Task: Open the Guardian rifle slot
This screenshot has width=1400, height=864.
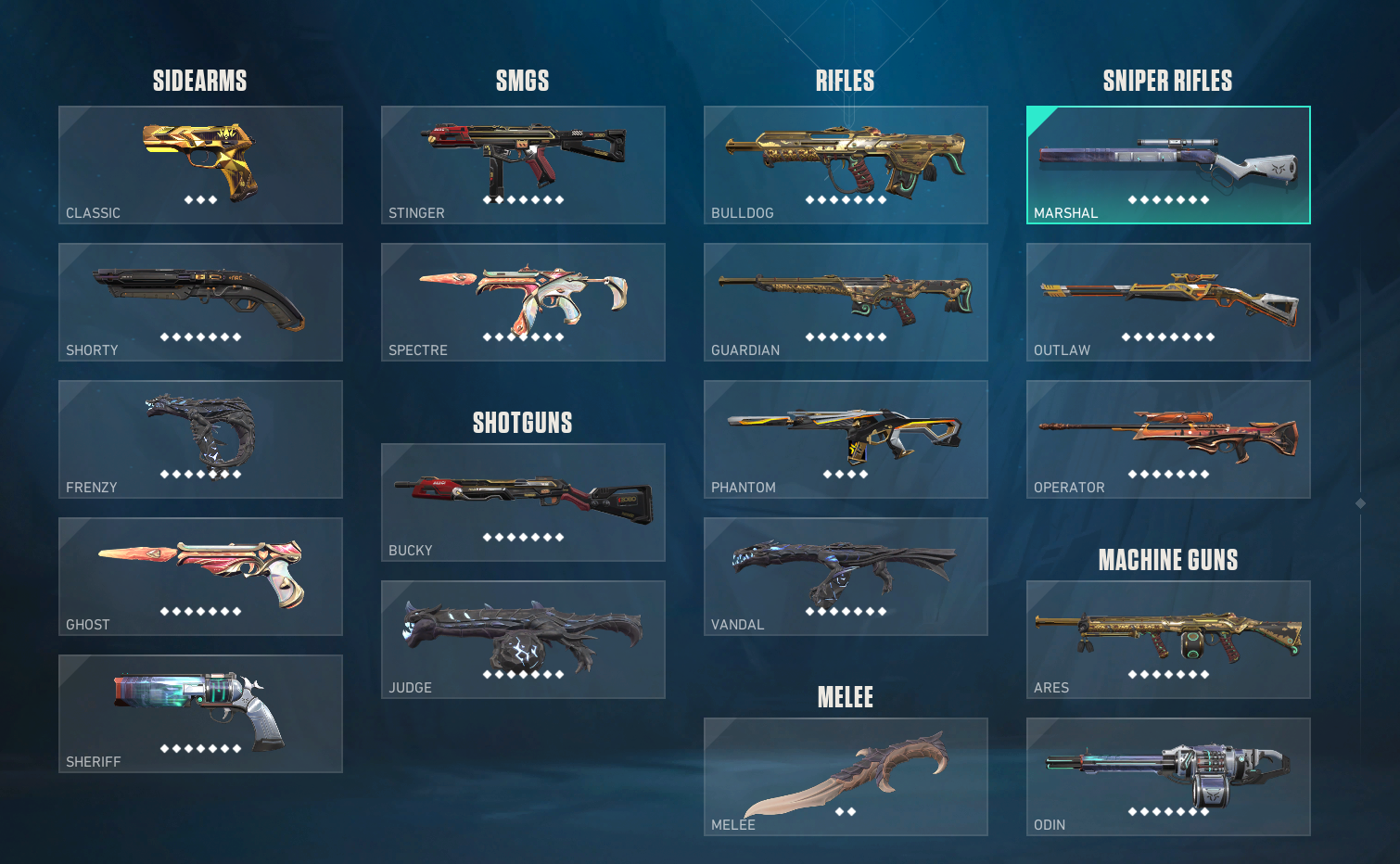Action: (x=846, y=302)
